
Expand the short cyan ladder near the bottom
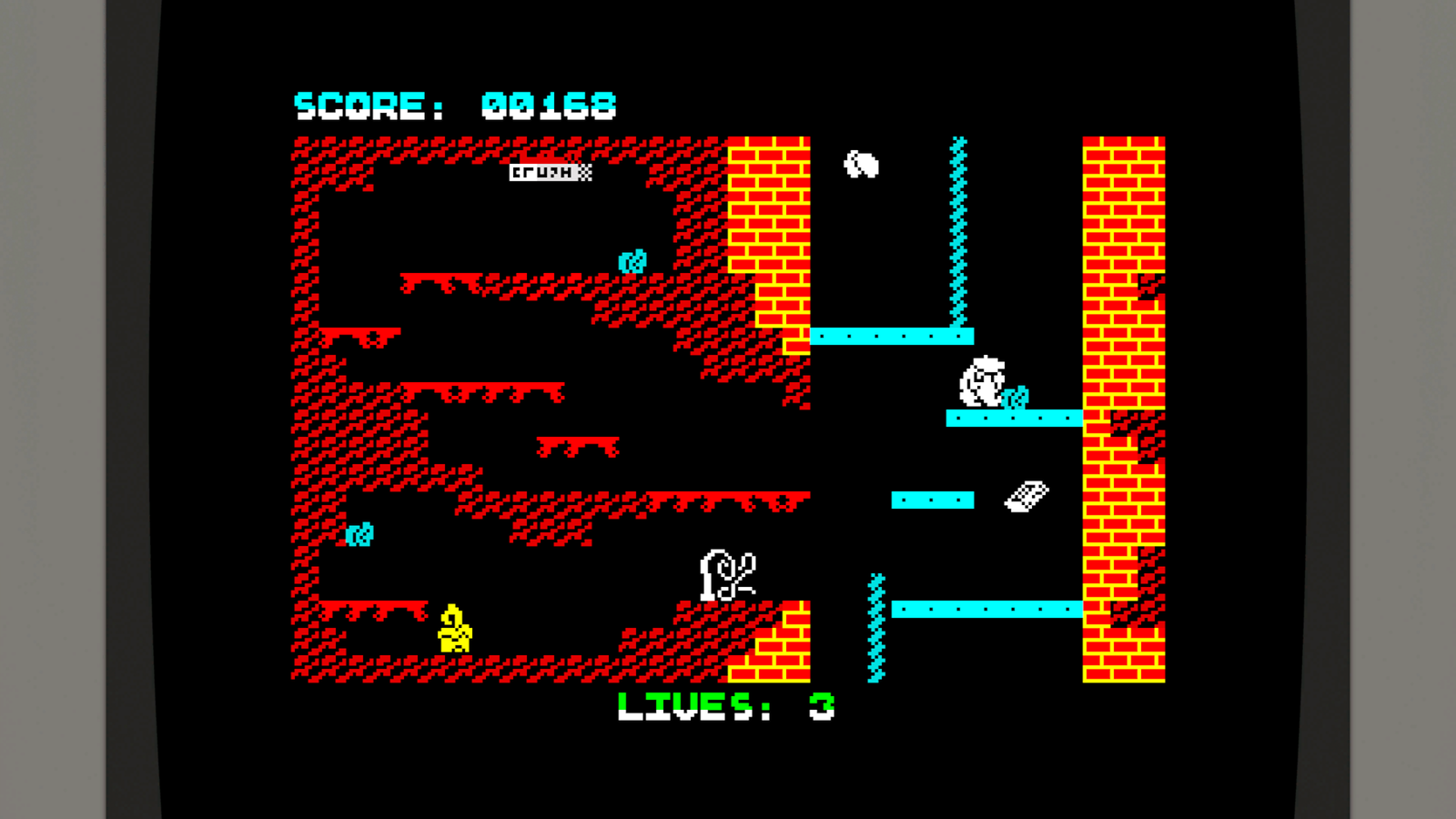click(876, 628)
